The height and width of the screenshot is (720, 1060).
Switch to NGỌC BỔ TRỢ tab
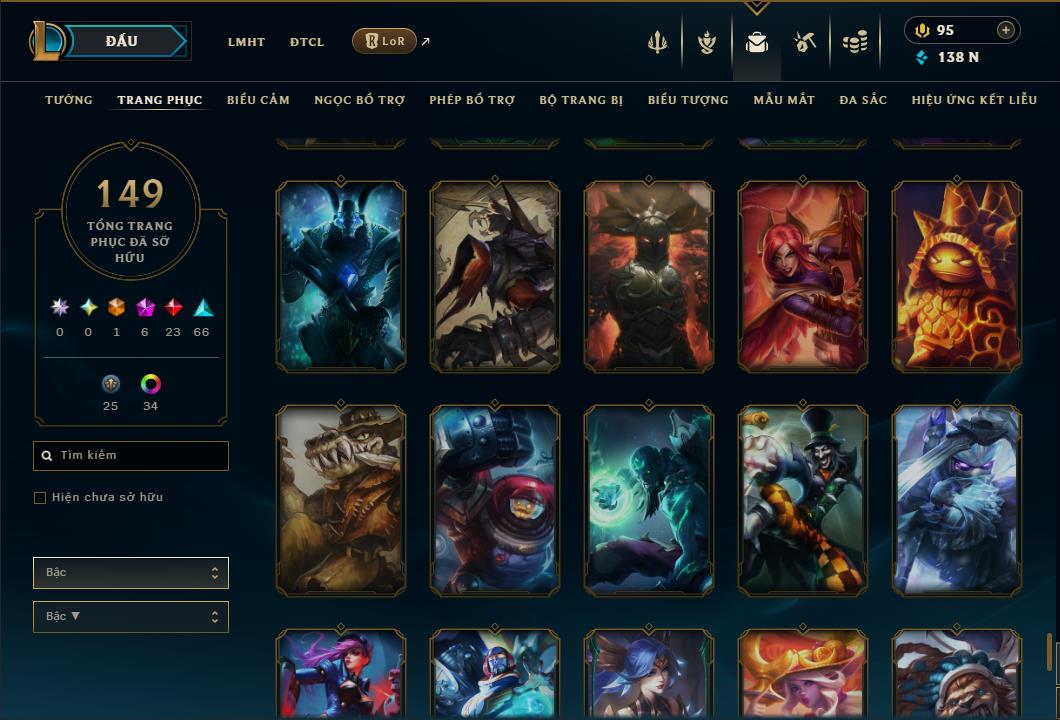point(359,100)
